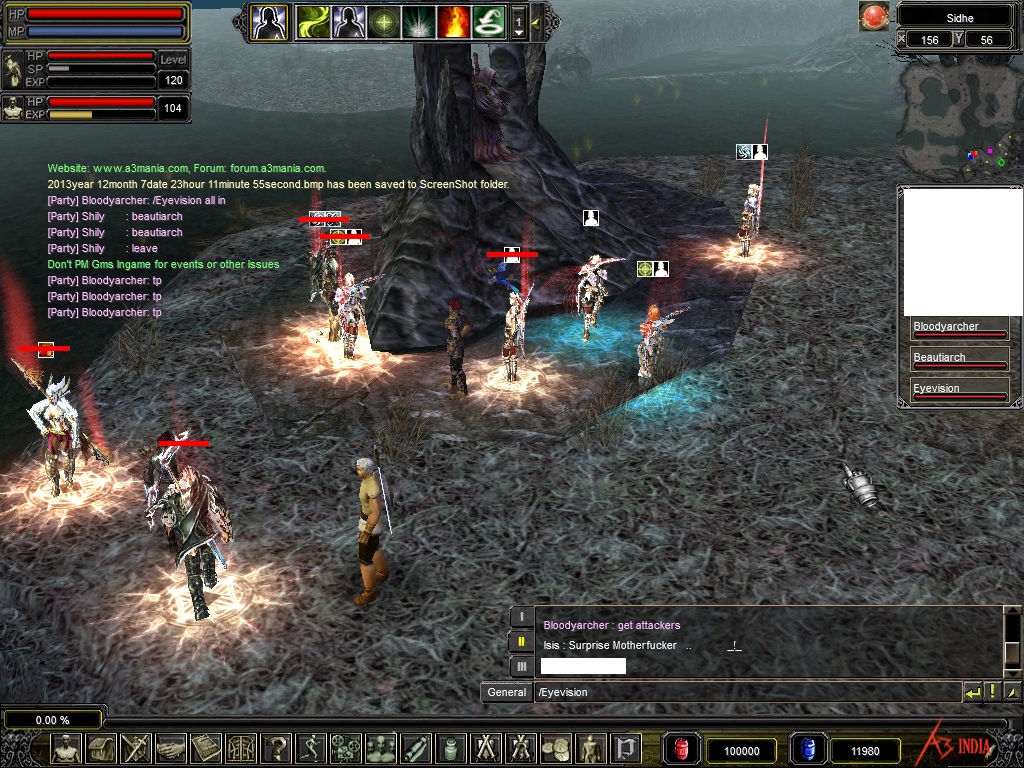This screenshot has width=1024, height=768.
Task: Select party member Eyevision
Action: pyautogui.click(x=959, y=391)
